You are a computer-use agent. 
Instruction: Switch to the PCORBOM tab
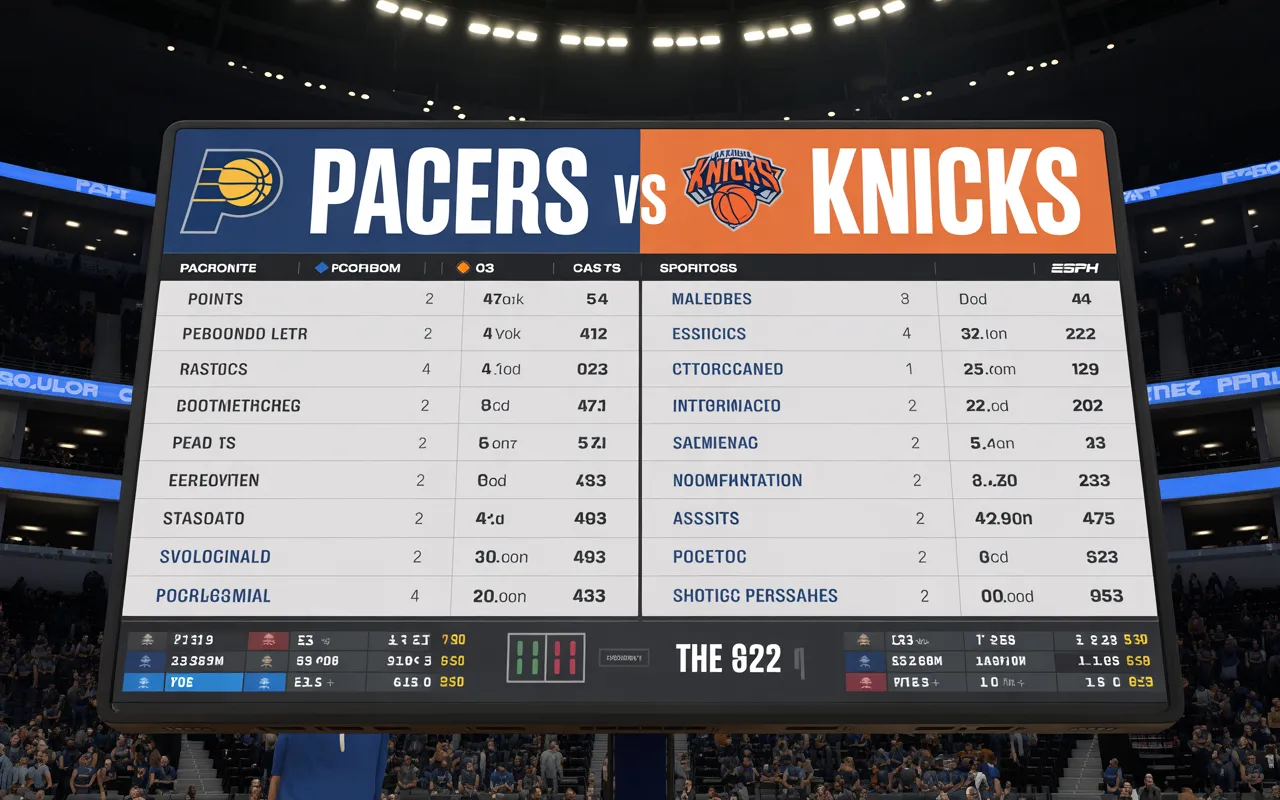(358, 268)
